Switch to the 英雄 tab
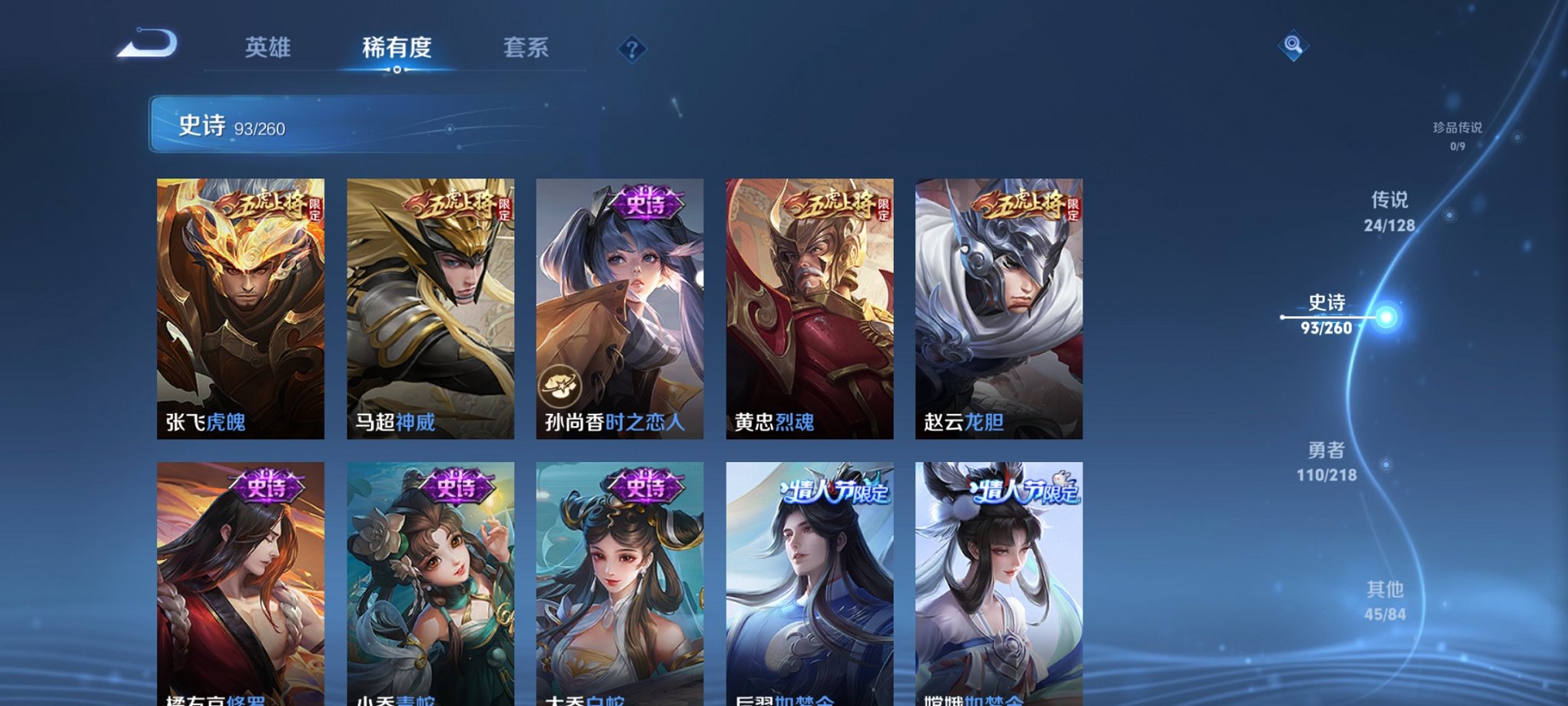The image size is (1568, 706). click(x=266, y=48)
